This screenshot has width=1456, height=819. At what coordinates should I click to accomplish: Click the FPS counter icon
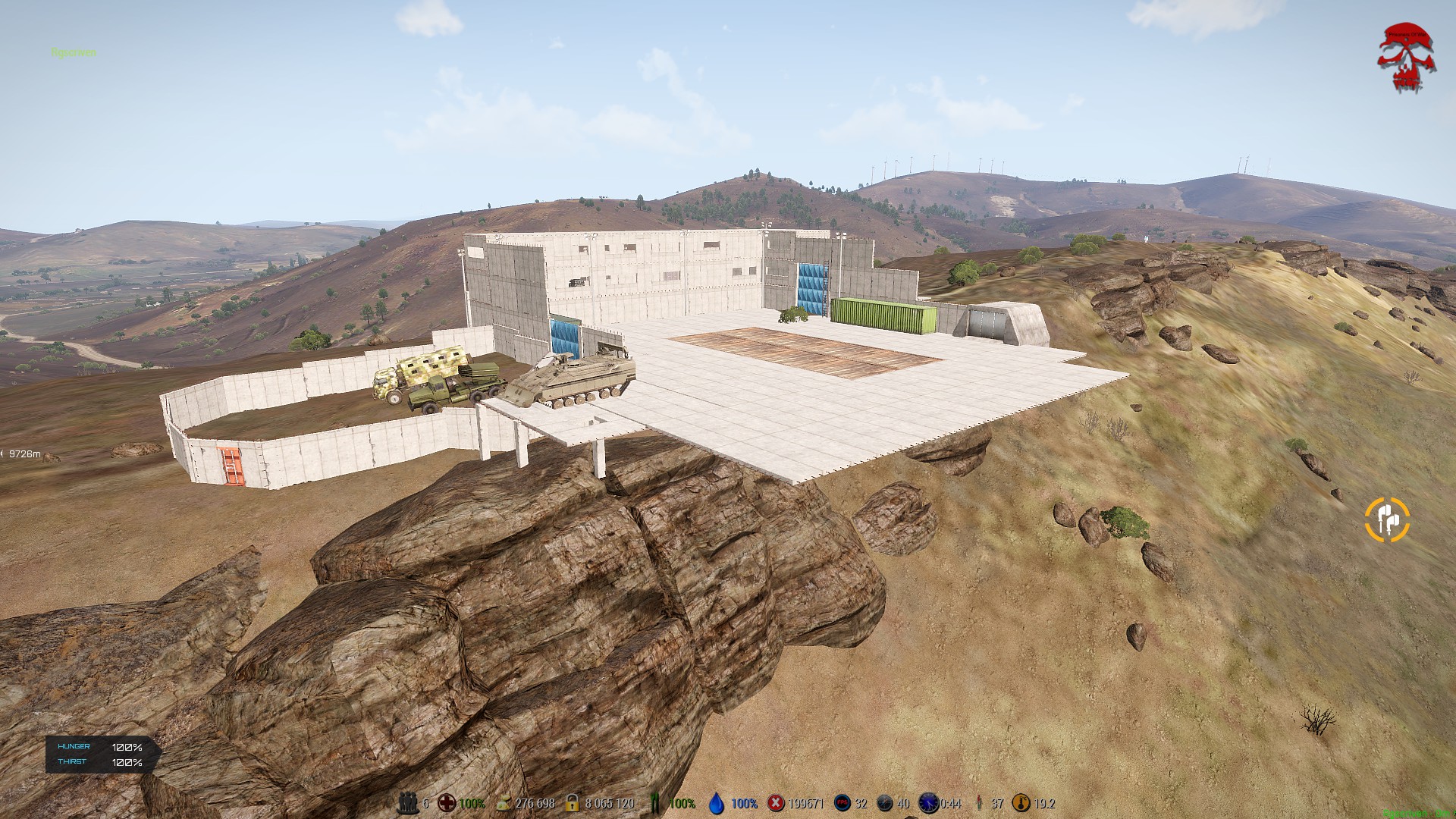pos(842,803)
